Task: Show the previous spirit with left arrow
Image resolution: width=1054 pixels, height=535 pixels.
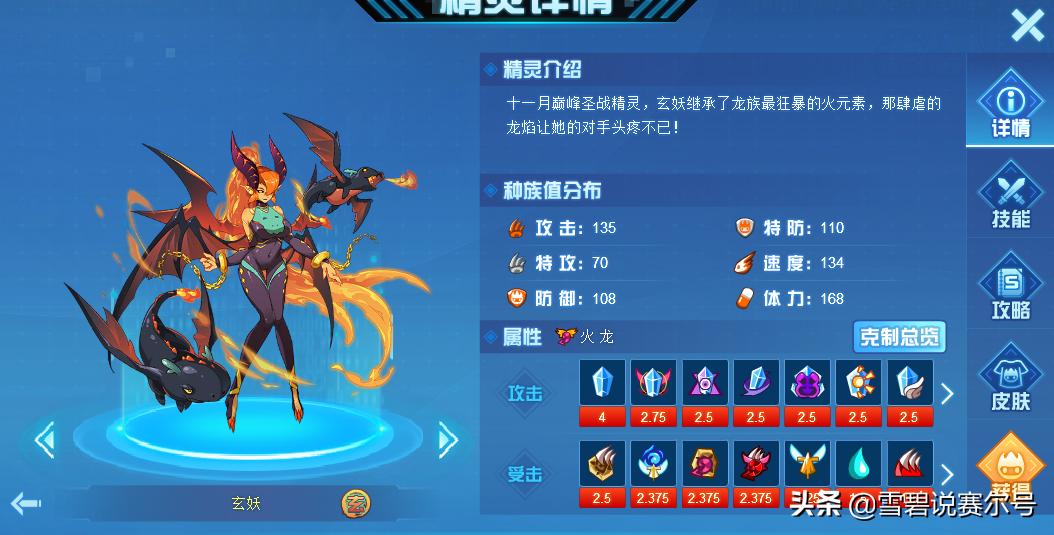Action: (44, 439)
